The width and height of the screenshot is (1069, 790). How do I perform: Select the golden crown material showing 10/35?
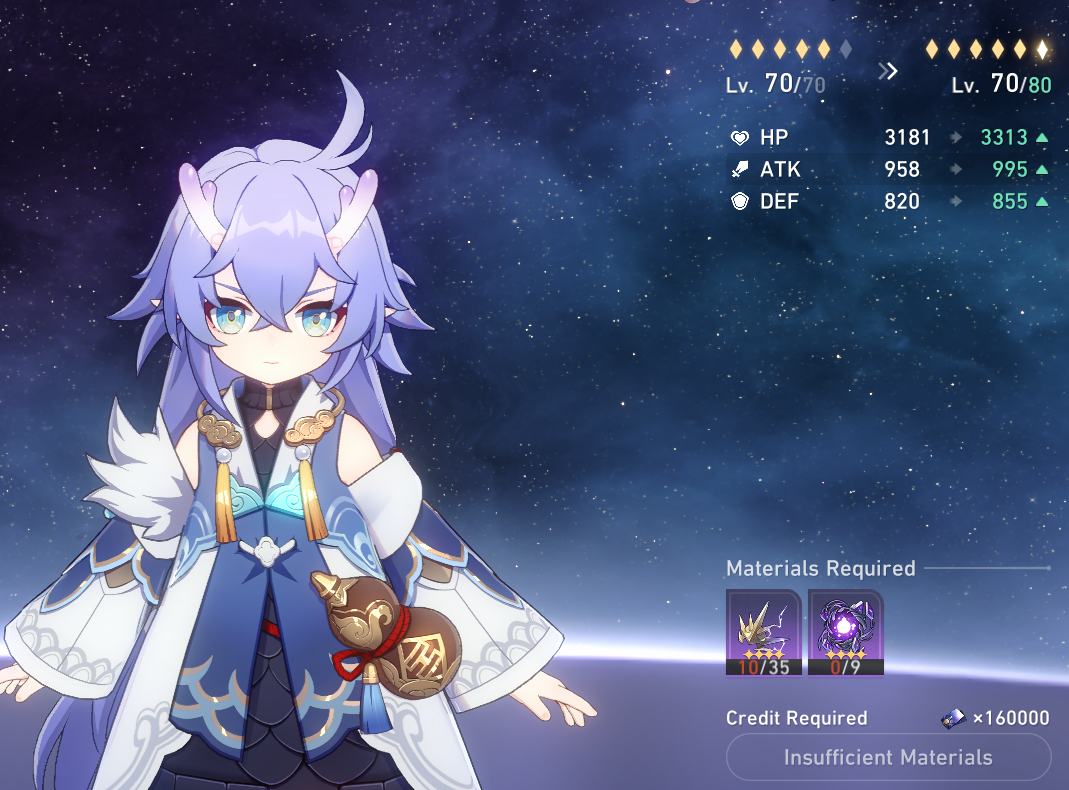tap(763, 632)
